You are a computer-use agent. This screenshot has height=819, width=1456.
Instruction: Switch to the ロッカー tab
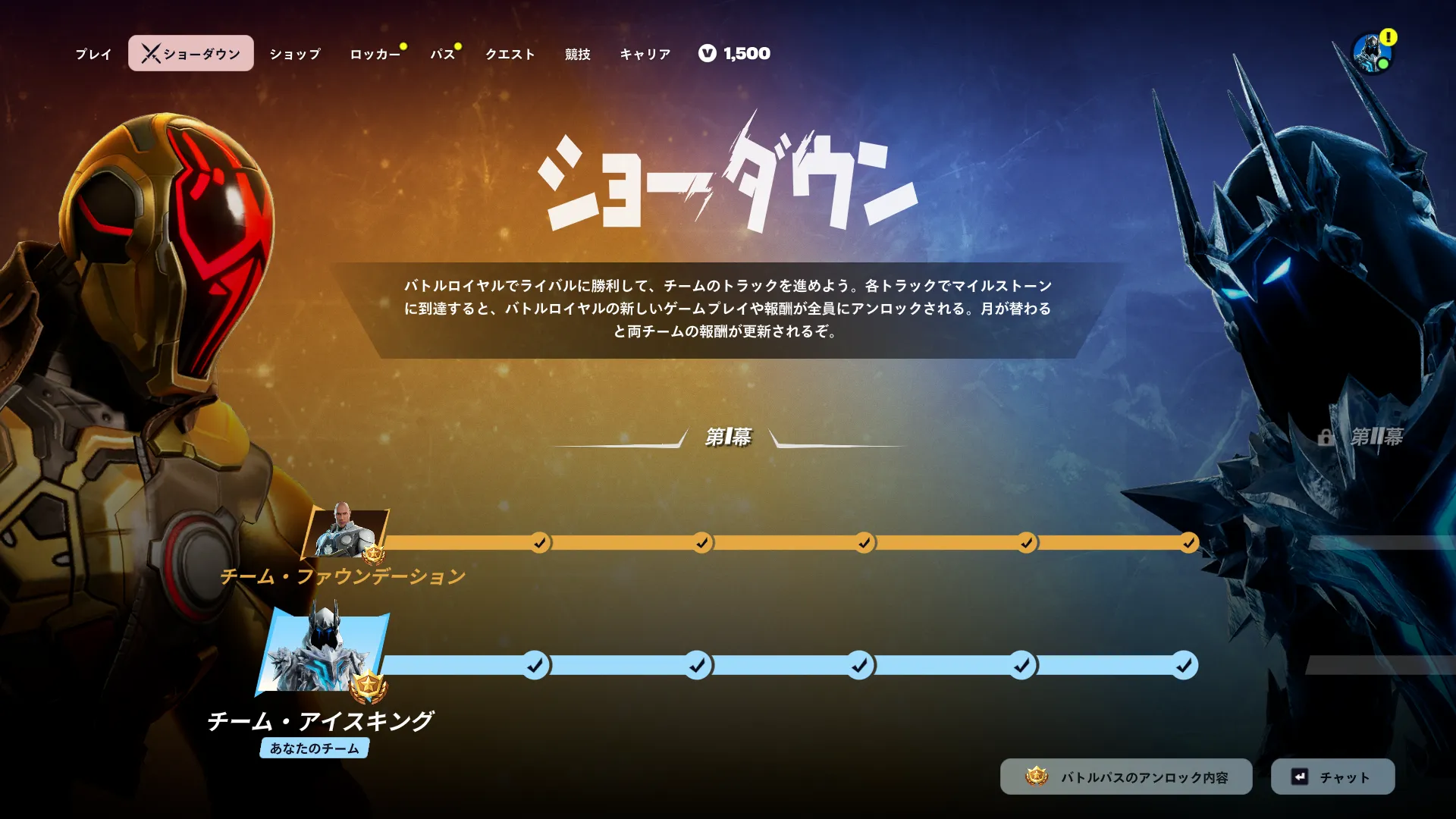(x=375, y=54)
